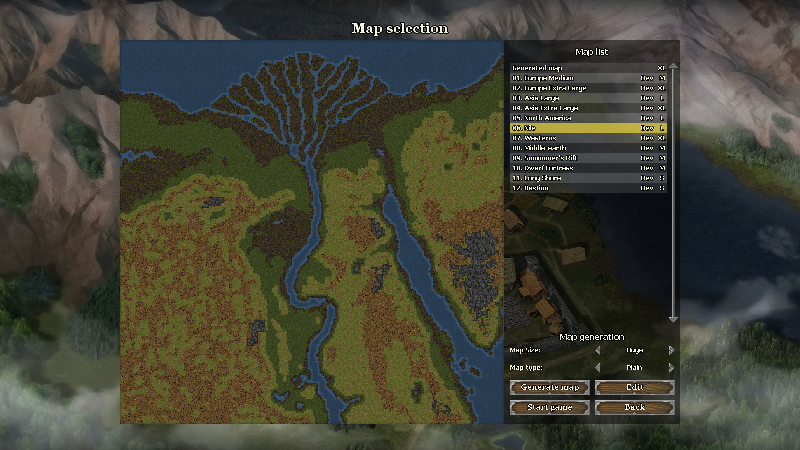Increase map size with the right arrow
The image size is (800, 450).
pos(671,351)
